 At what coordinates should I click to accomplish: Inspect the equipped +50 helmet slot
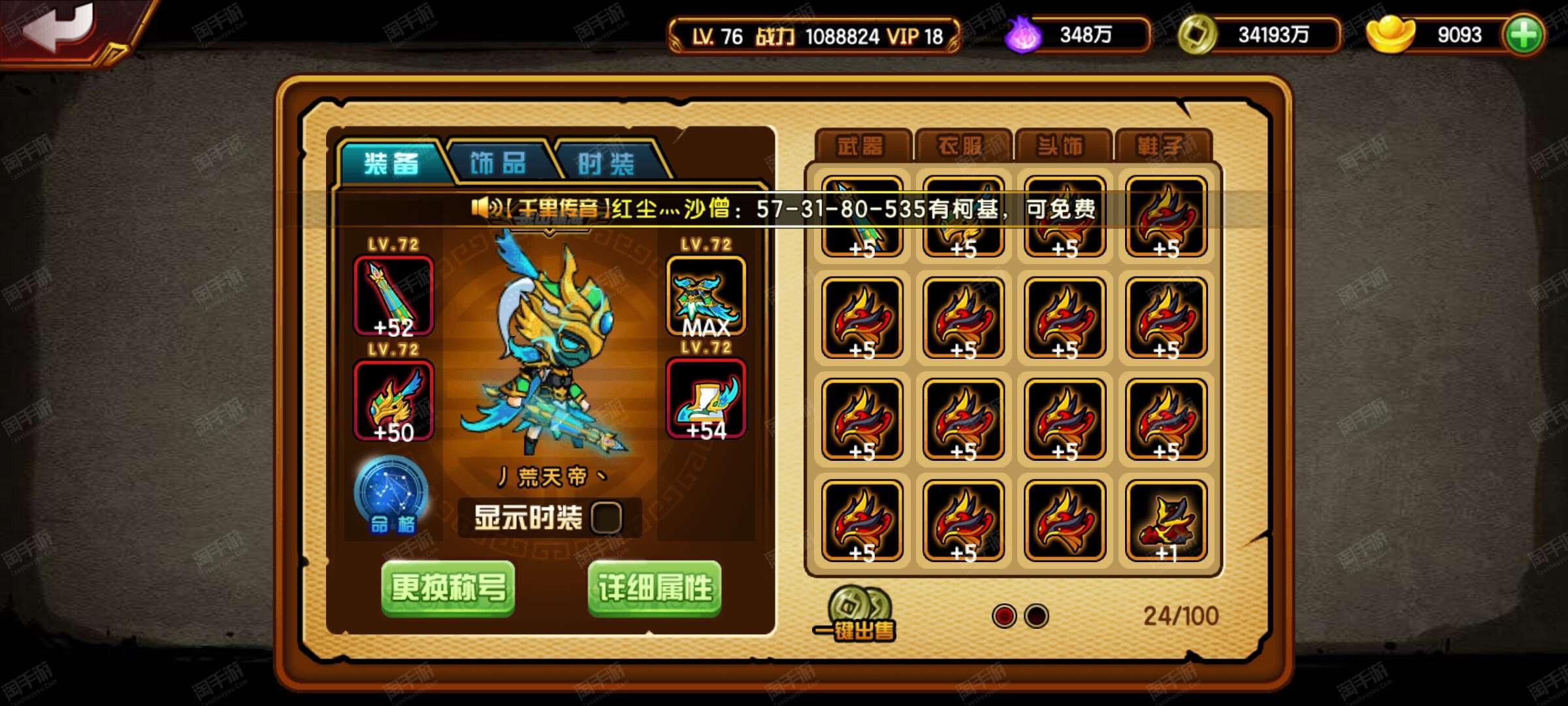(393, 400)
